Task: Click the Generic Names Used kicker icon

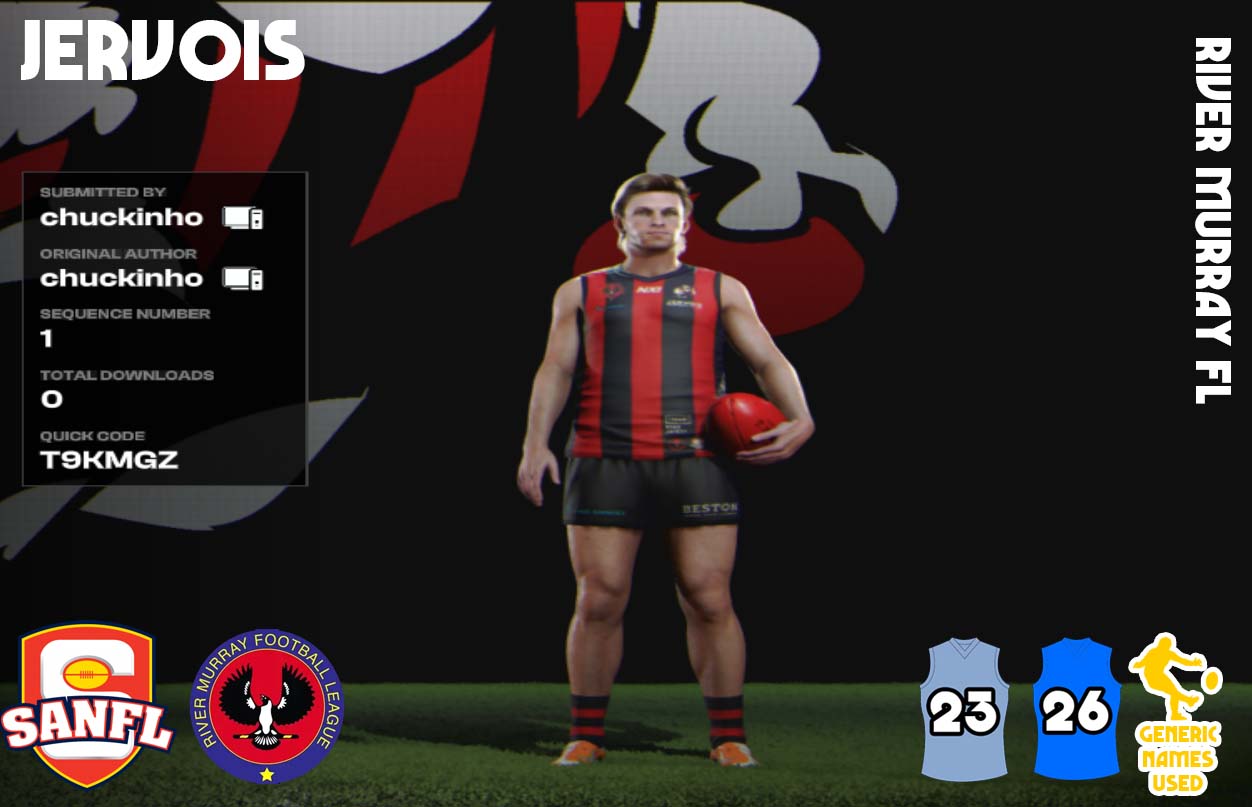Action: (x=1176, y=712)
